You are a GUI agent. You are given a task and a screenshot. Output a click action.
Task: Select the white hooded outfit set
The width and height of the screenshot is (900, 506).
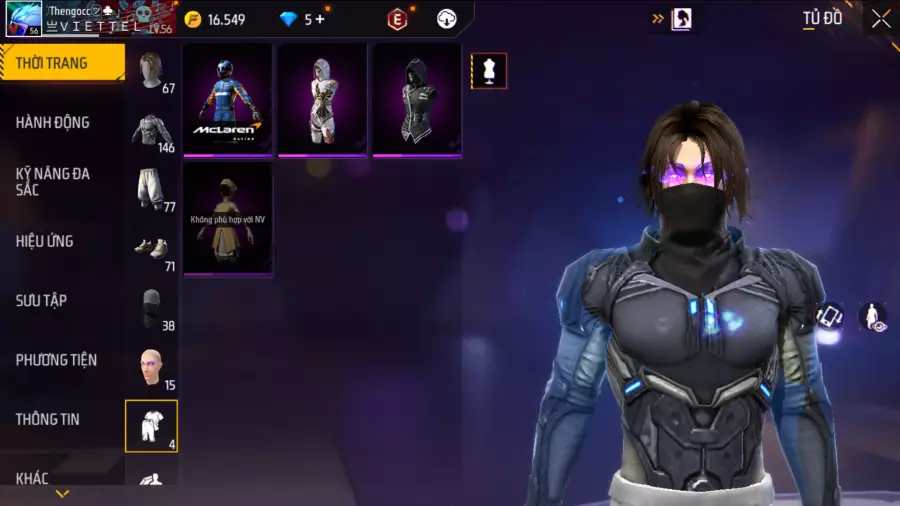click(322, 100)
